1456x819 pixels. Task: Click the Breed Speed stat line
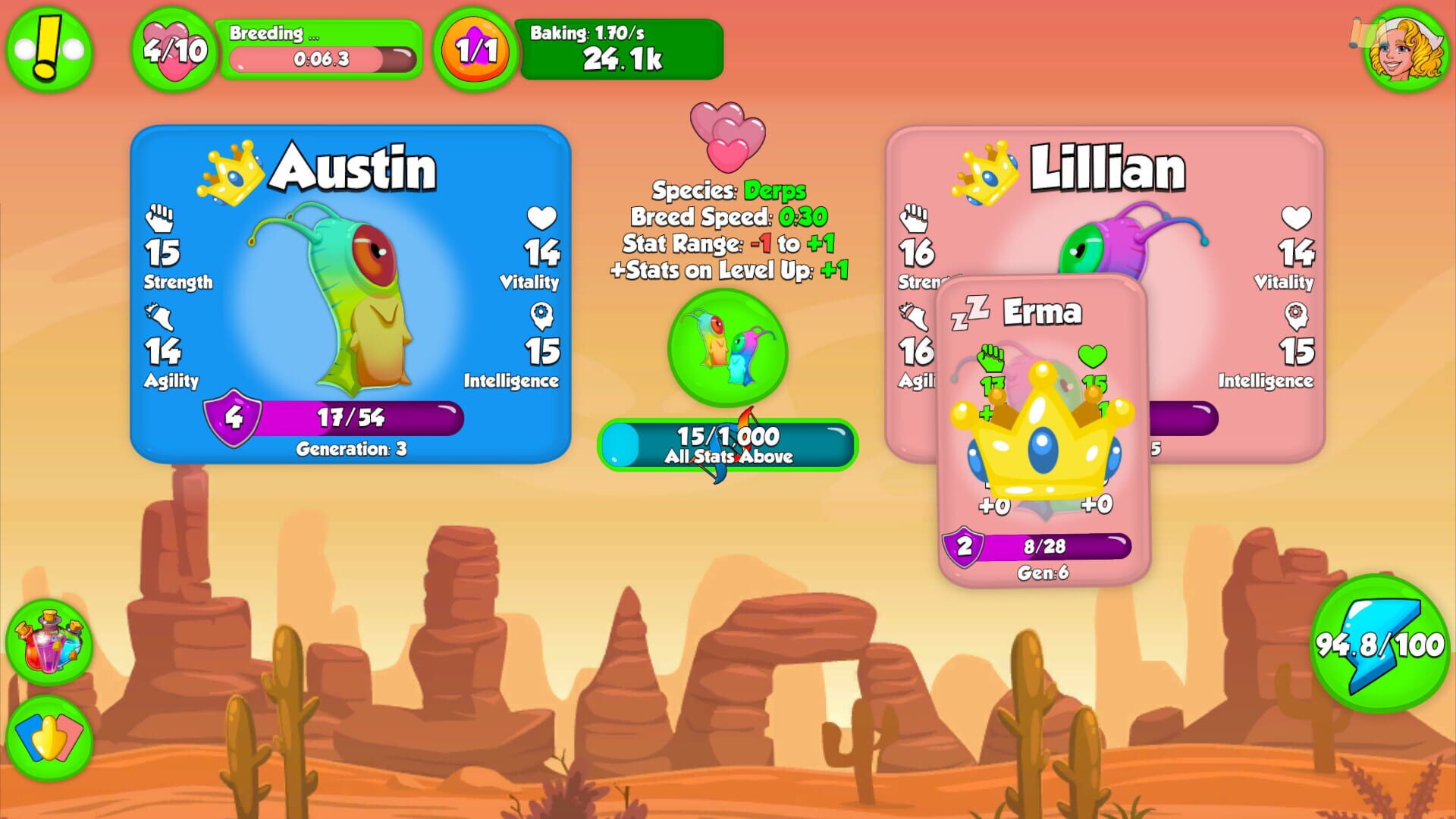point(730,218)
